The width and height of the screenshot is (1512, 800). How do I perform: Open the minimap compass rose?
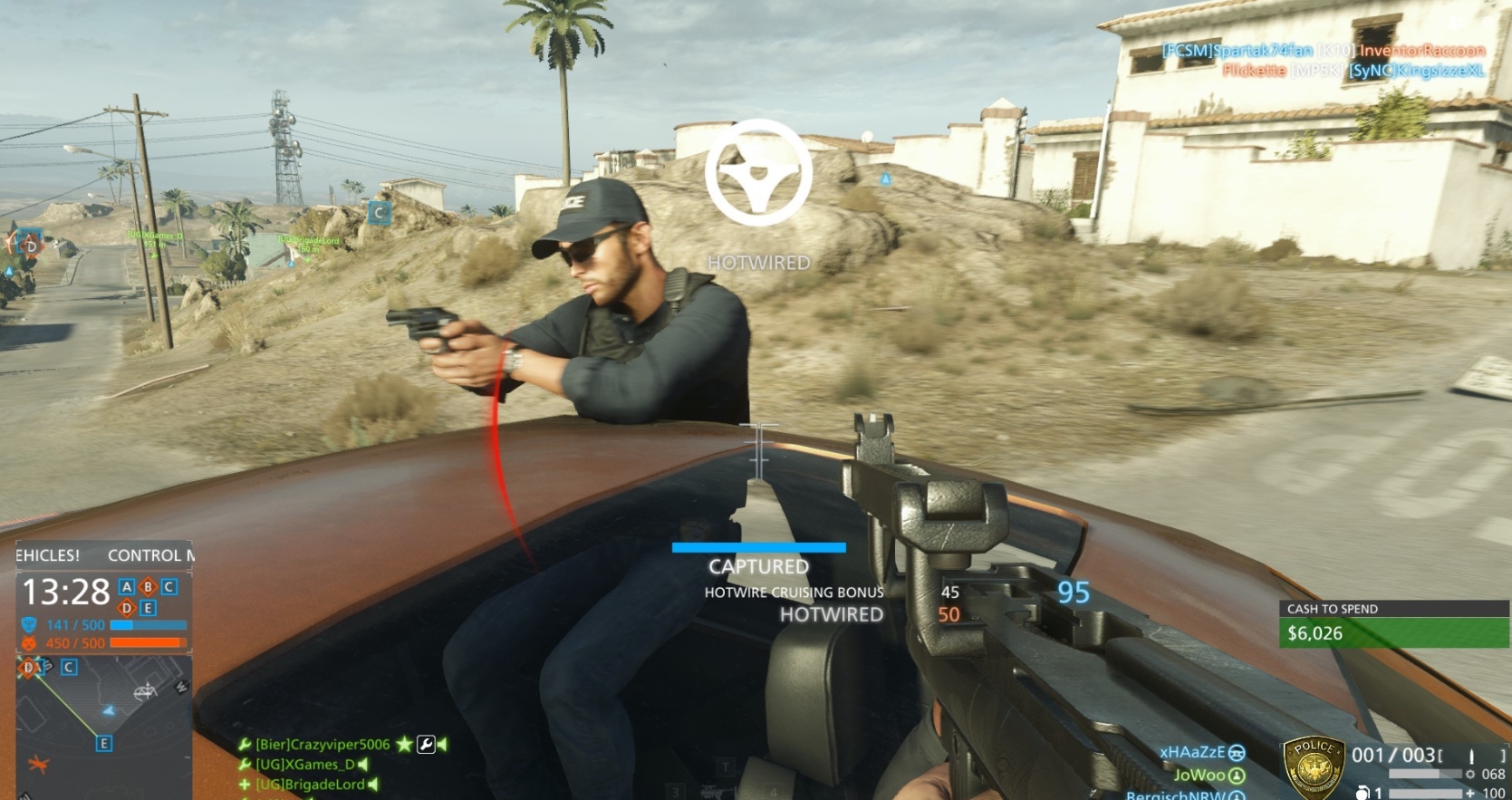tap(146, 691)
